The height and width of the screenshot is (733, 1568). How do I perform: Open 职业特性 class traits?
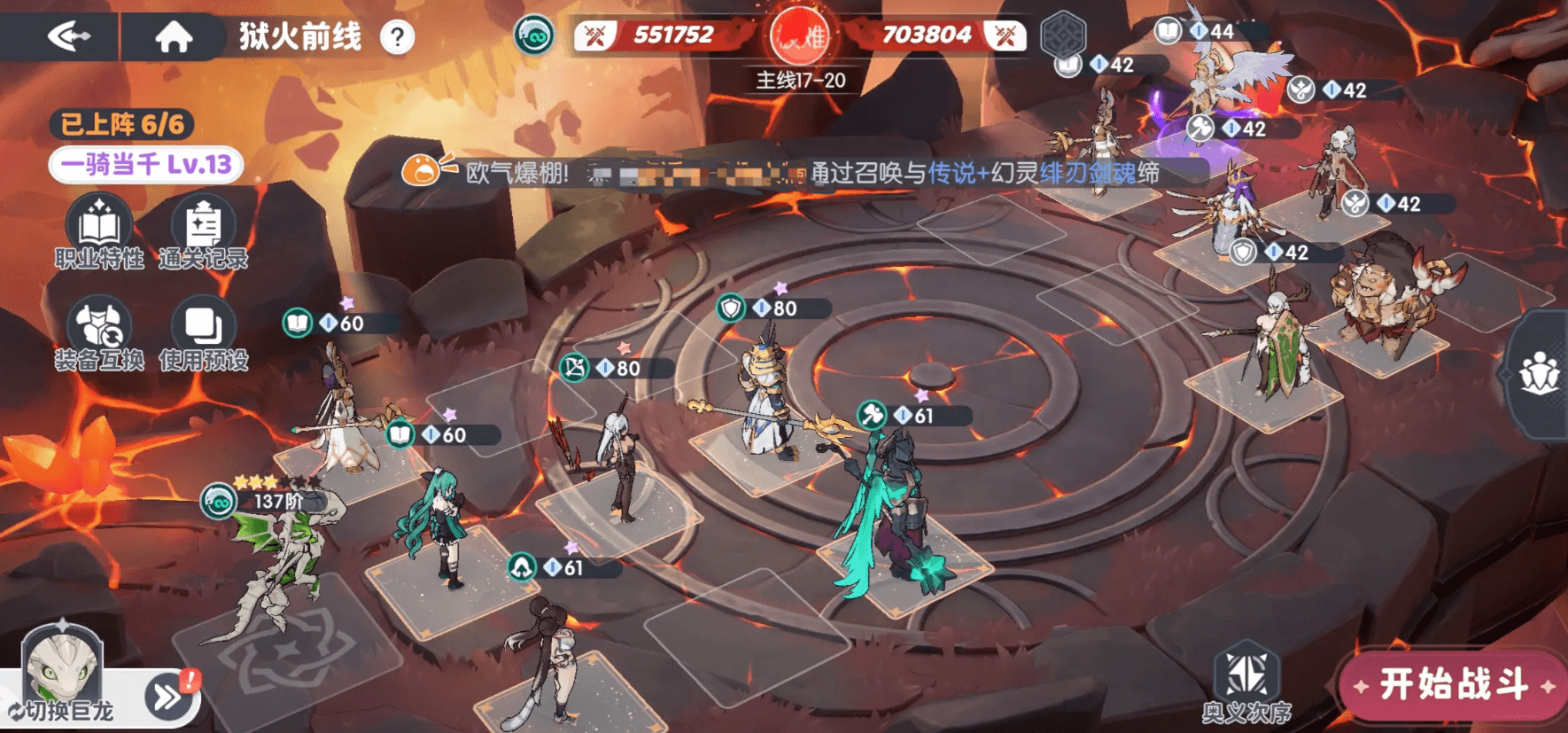tap(99, 232)
